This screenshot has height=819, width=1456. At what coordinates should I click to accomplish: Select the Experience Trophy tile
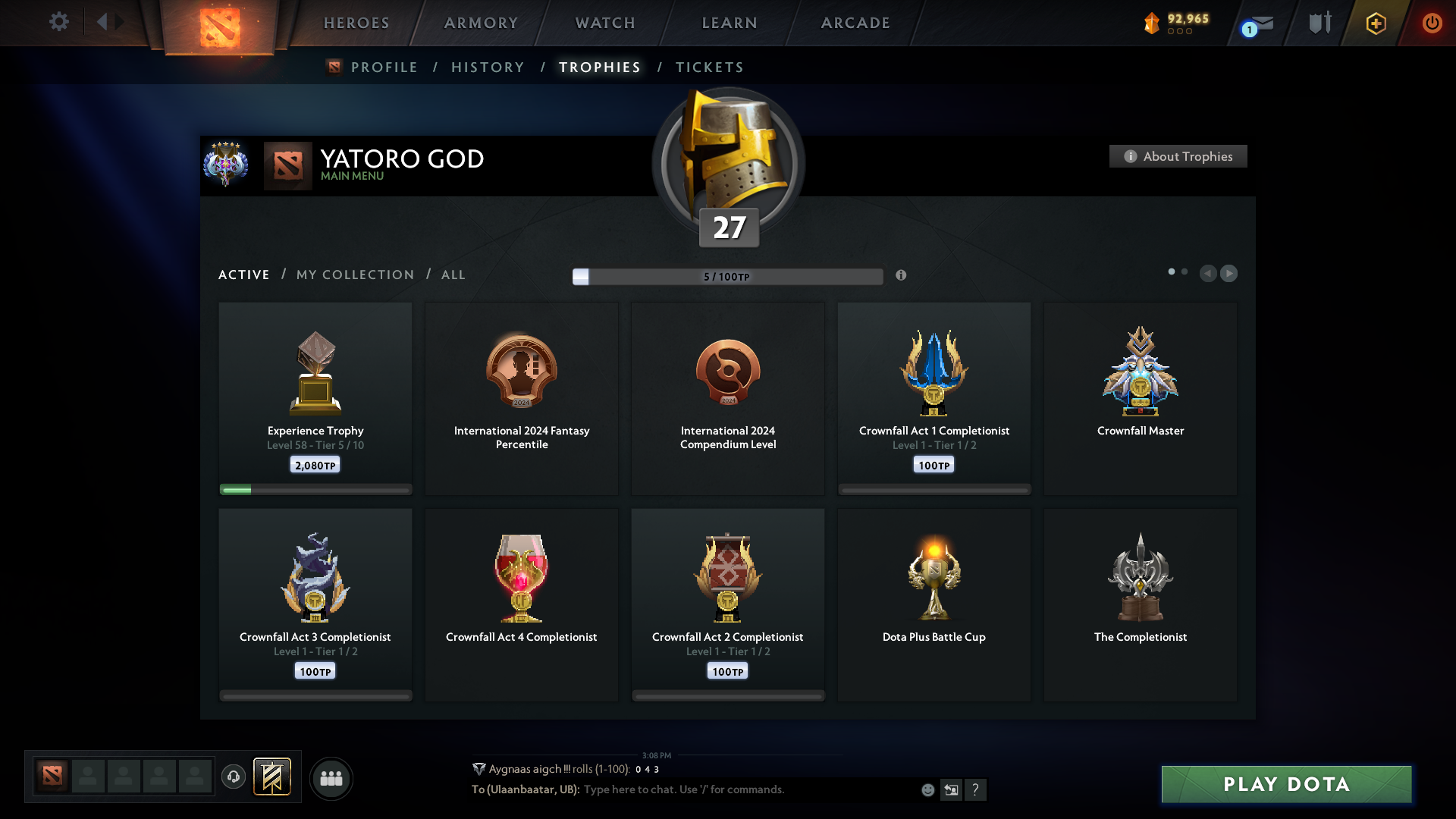pyautogui.click(x=315, y=398)
